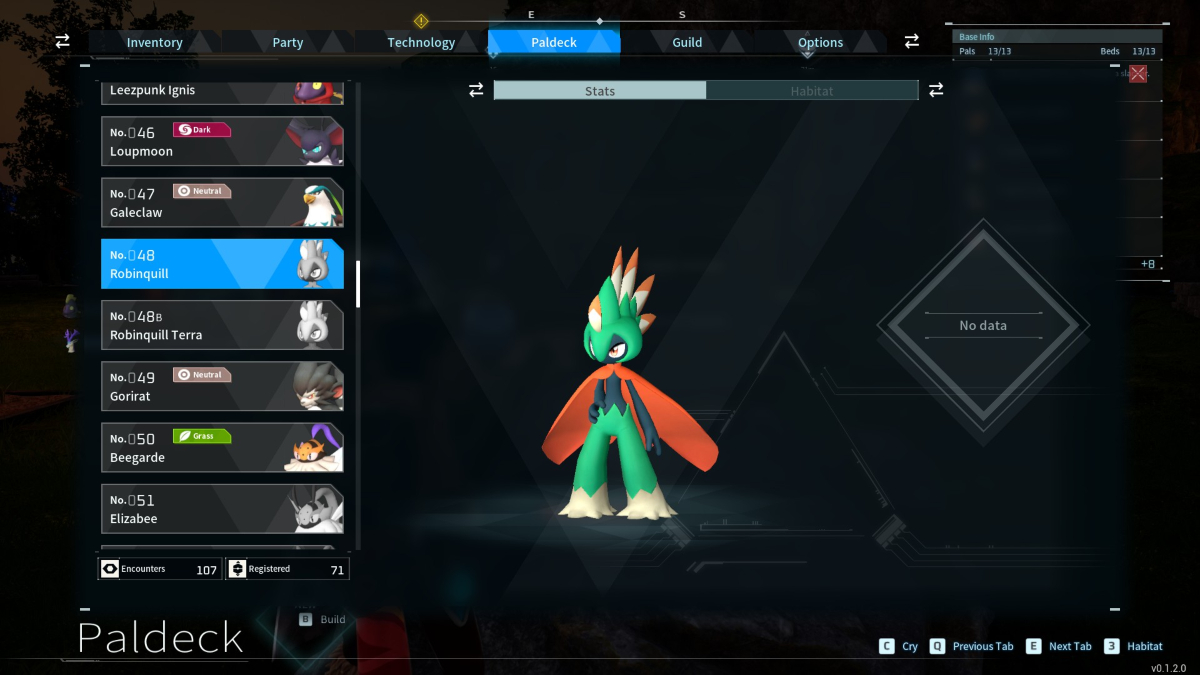Open the Robinquill Terra entry
This screenshot has width=1200, height=675.
click(x=222, y=325)
